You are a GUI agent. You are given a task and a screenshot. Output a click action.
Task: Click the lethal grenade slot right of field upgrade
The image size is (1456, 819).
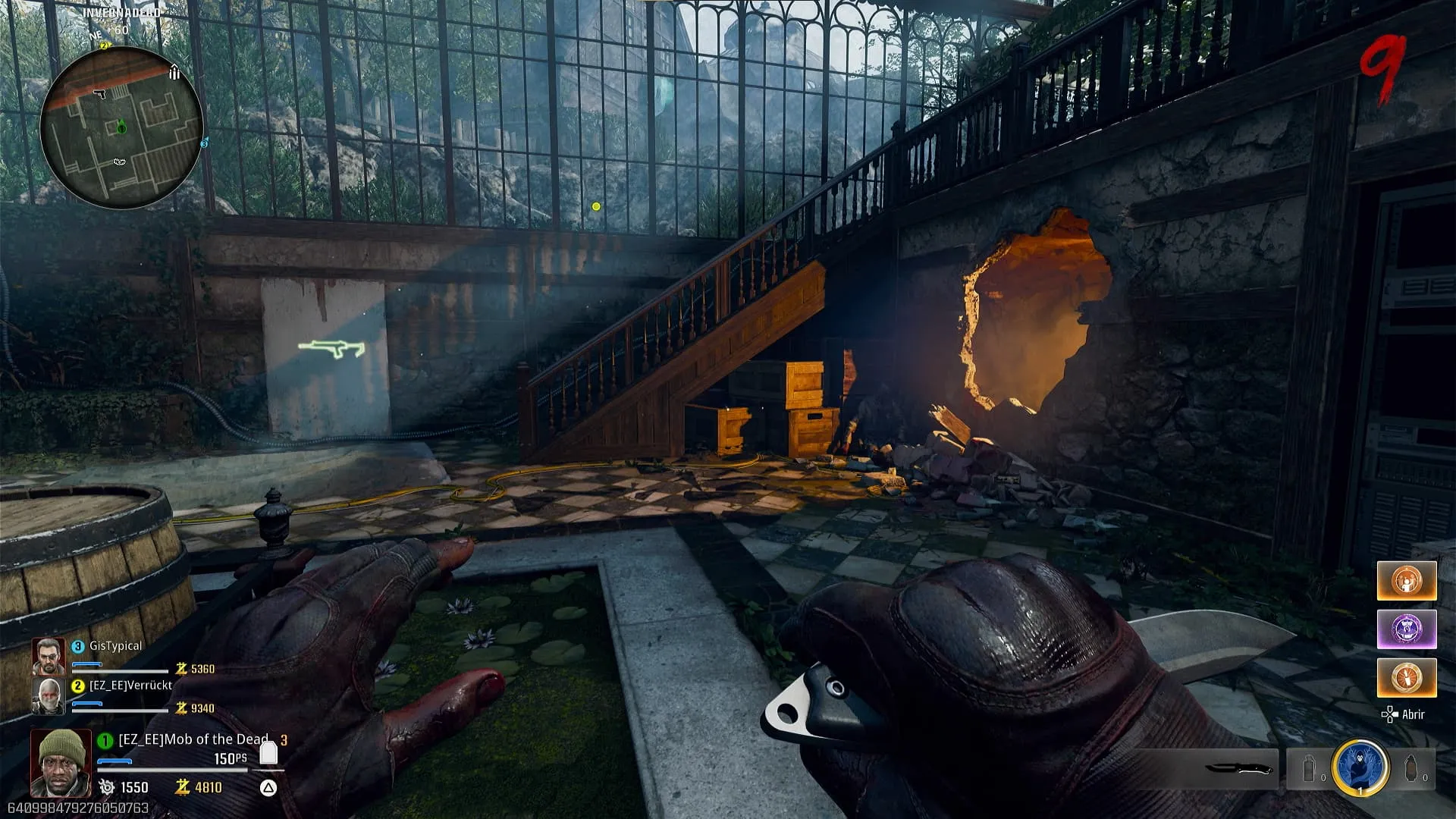(1411, 769)
